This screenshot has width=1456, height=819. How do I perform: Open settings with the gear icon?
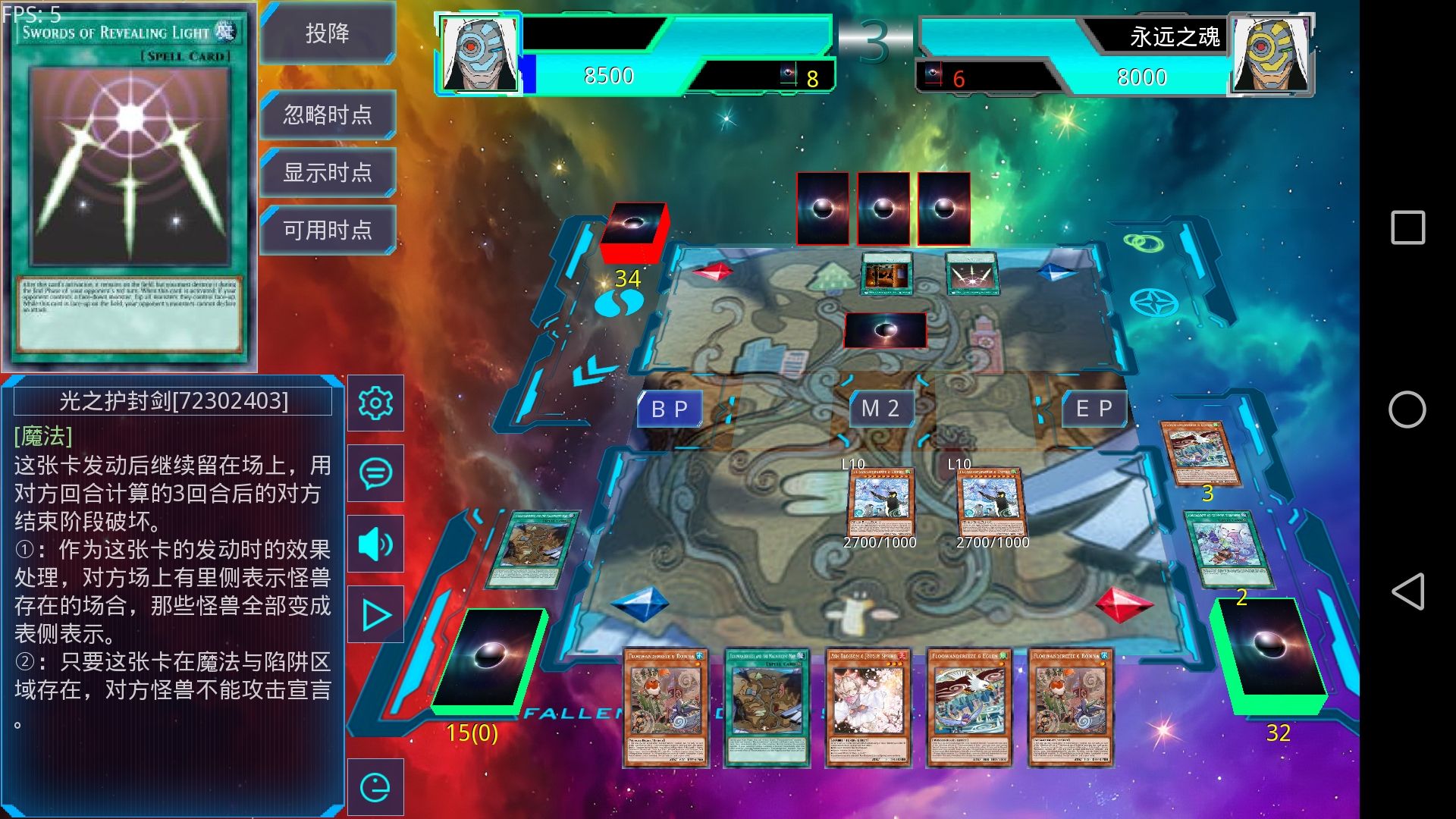[375, 403]
